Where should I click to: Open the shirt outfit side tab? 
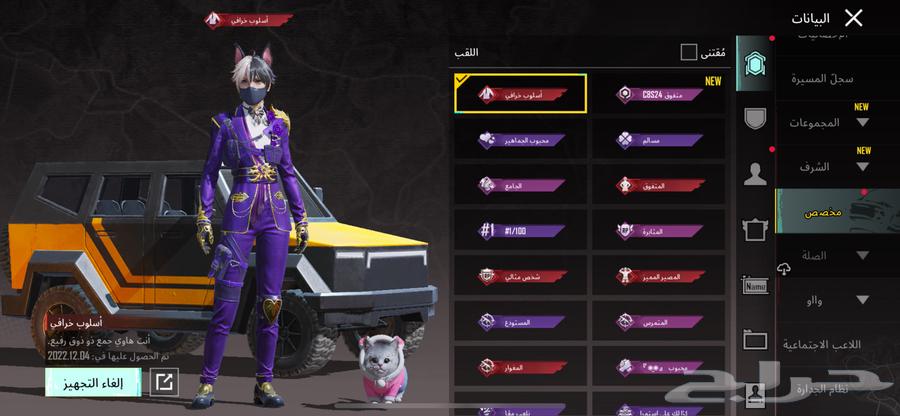coord(756,231)
